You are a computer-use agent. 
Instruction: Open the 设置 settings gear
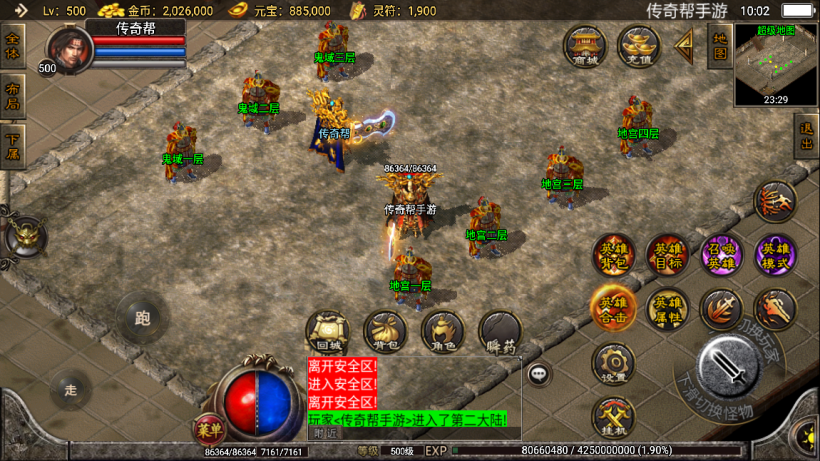point(613,364)
